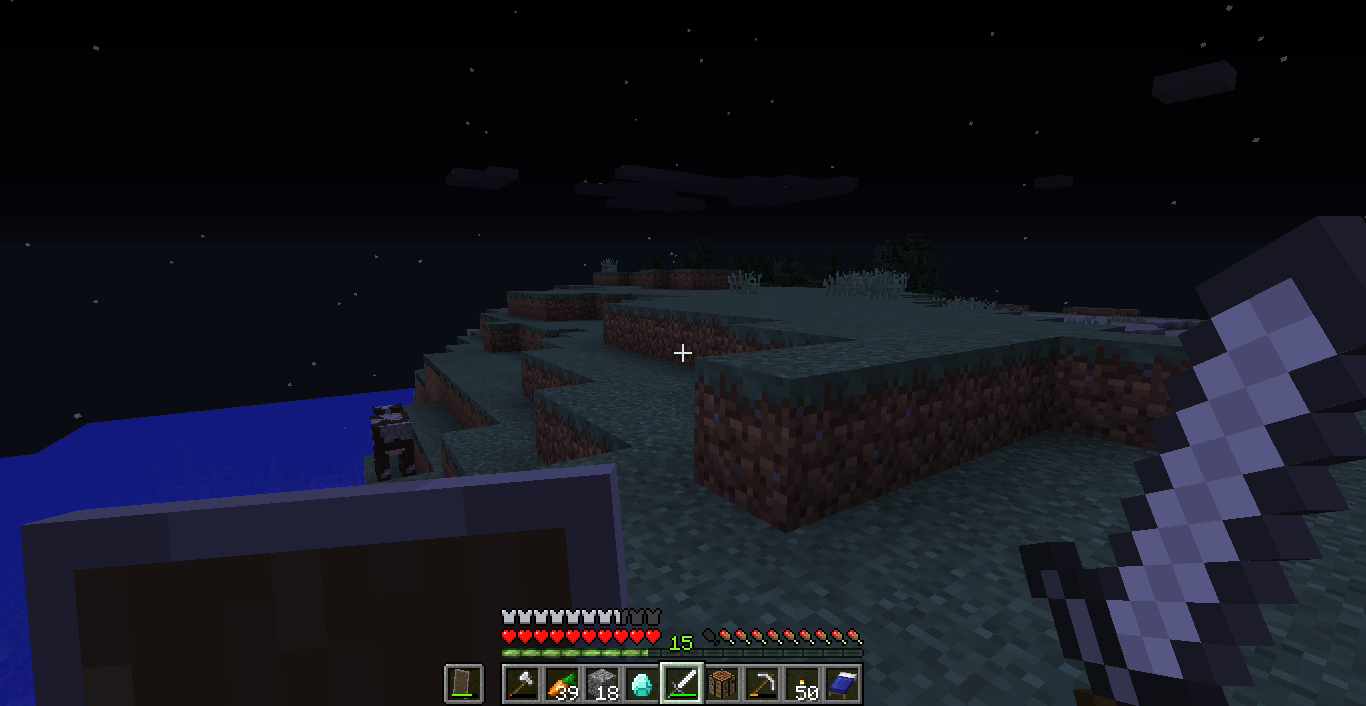Select the pickaxe hotbar slot
Image resolution: width=1366 pixels, height=706 pixels.
click(x=762, y=684)
